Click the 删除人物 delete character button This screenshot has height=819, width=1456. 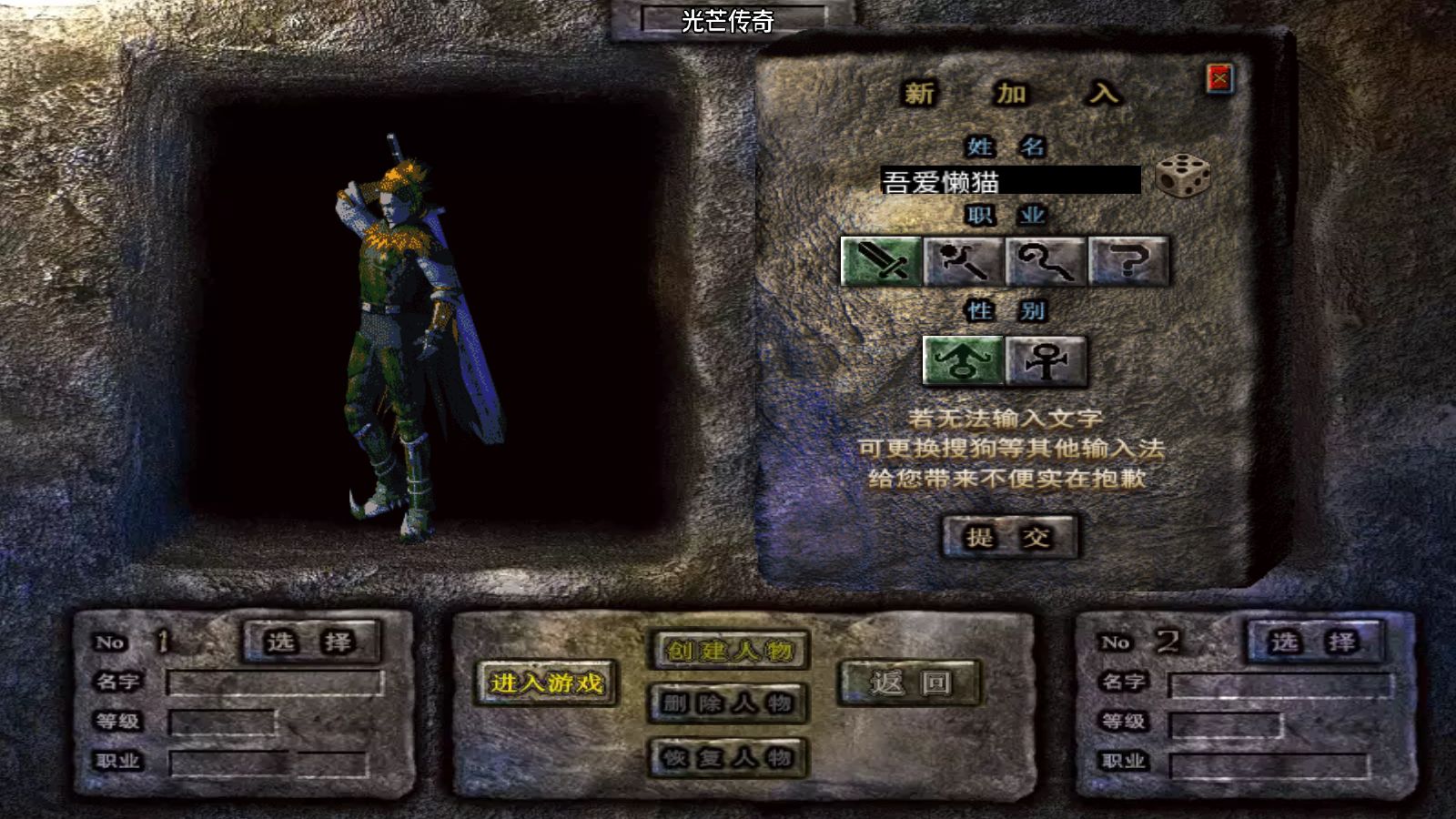(x=728, y=703)
